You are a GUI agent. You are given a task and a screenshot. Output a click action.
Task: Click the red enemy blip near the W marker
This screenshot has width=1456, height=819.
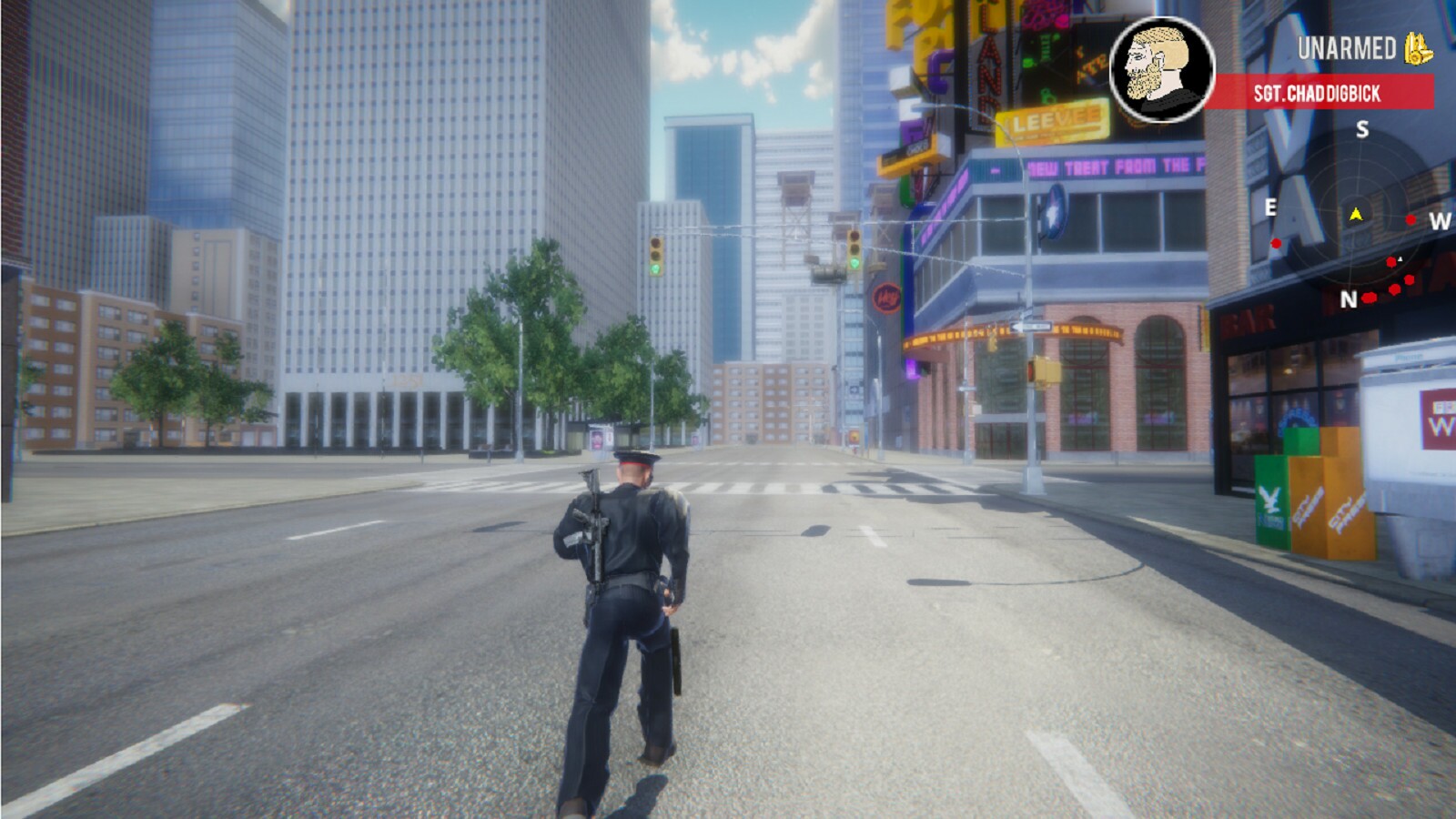[1410, 219]
